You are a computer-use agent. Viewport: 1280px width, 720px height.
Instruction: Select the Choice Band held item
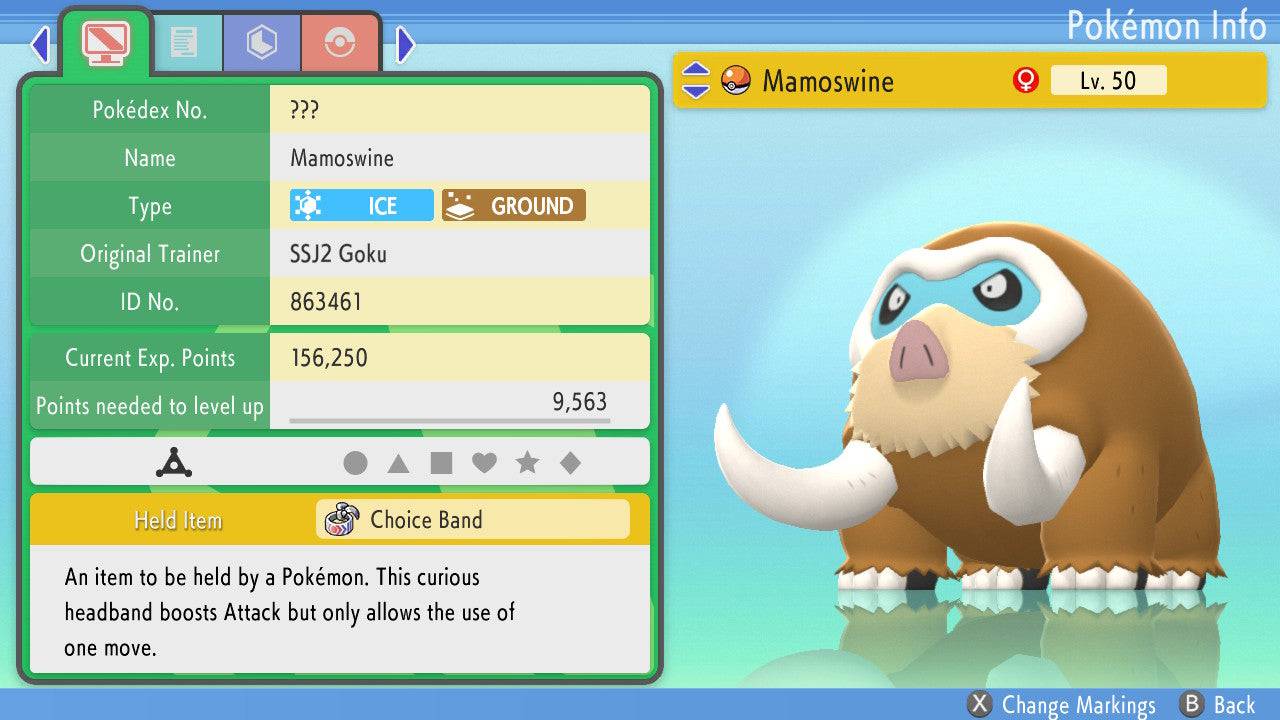point(472,520)
